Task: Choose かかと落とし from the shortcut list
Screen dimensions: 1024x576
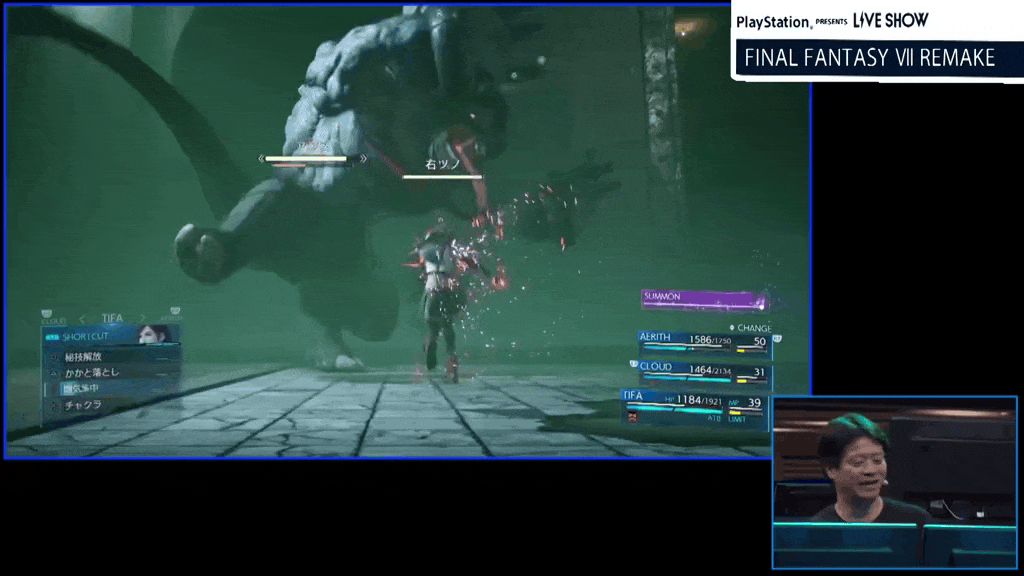Action: 95,372
